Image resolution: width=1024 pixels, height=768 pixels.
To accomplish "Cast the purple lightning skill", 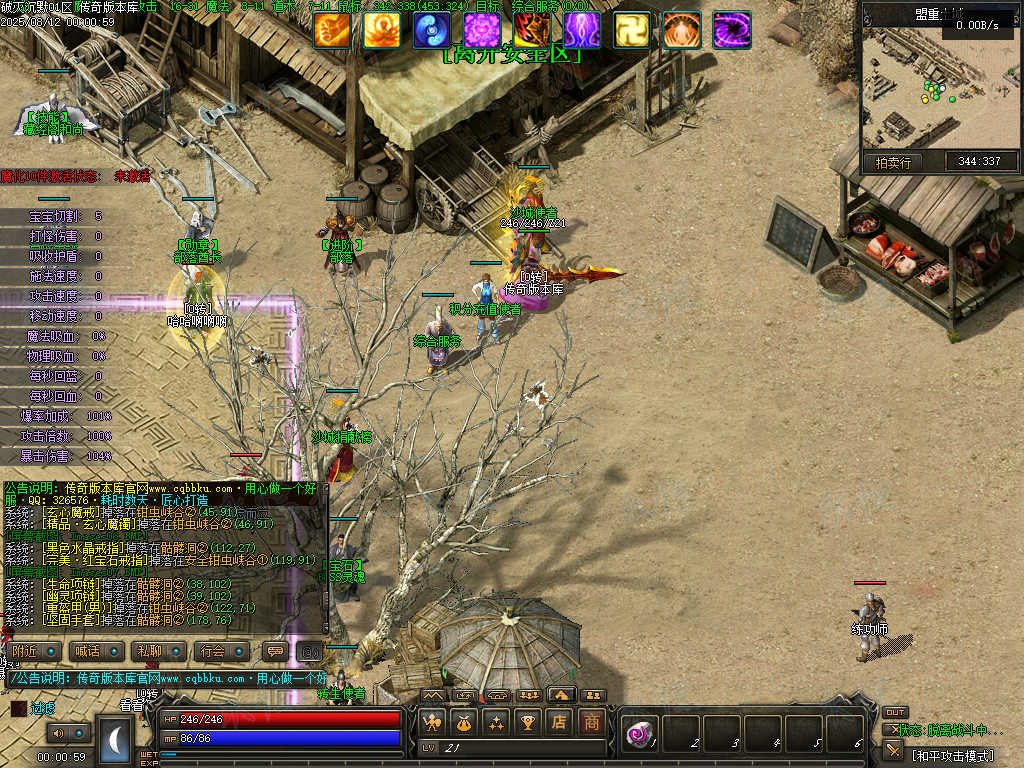I will click(x=582, y=31).
